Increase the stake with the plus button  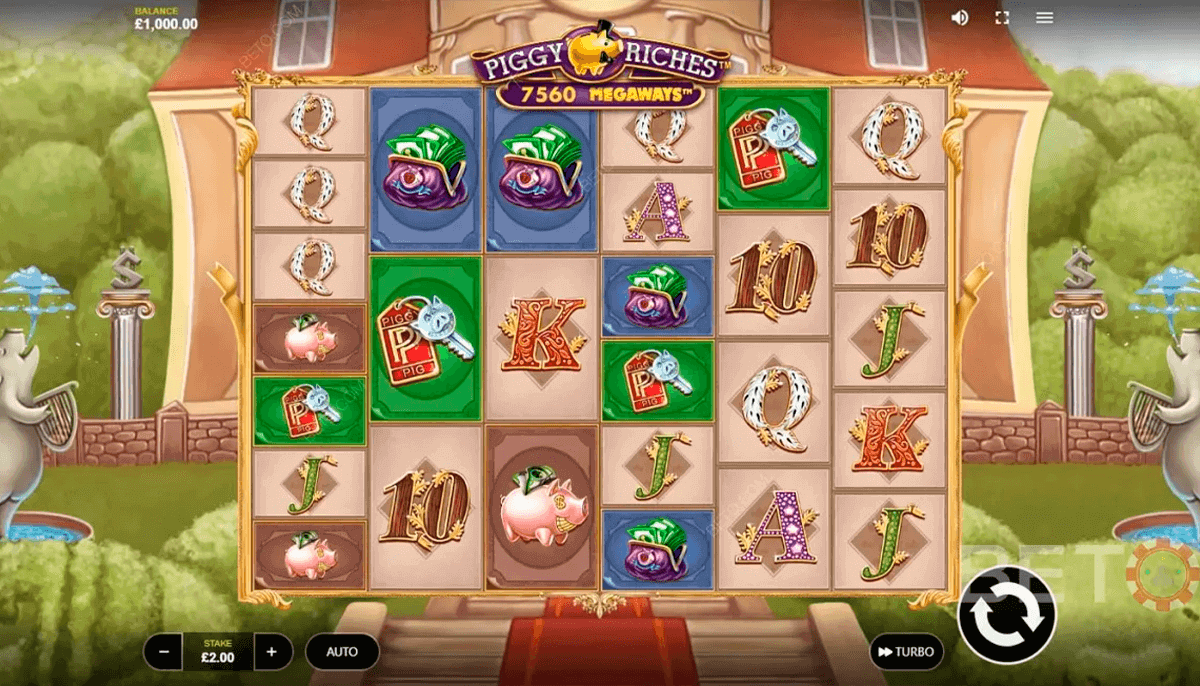272,652
